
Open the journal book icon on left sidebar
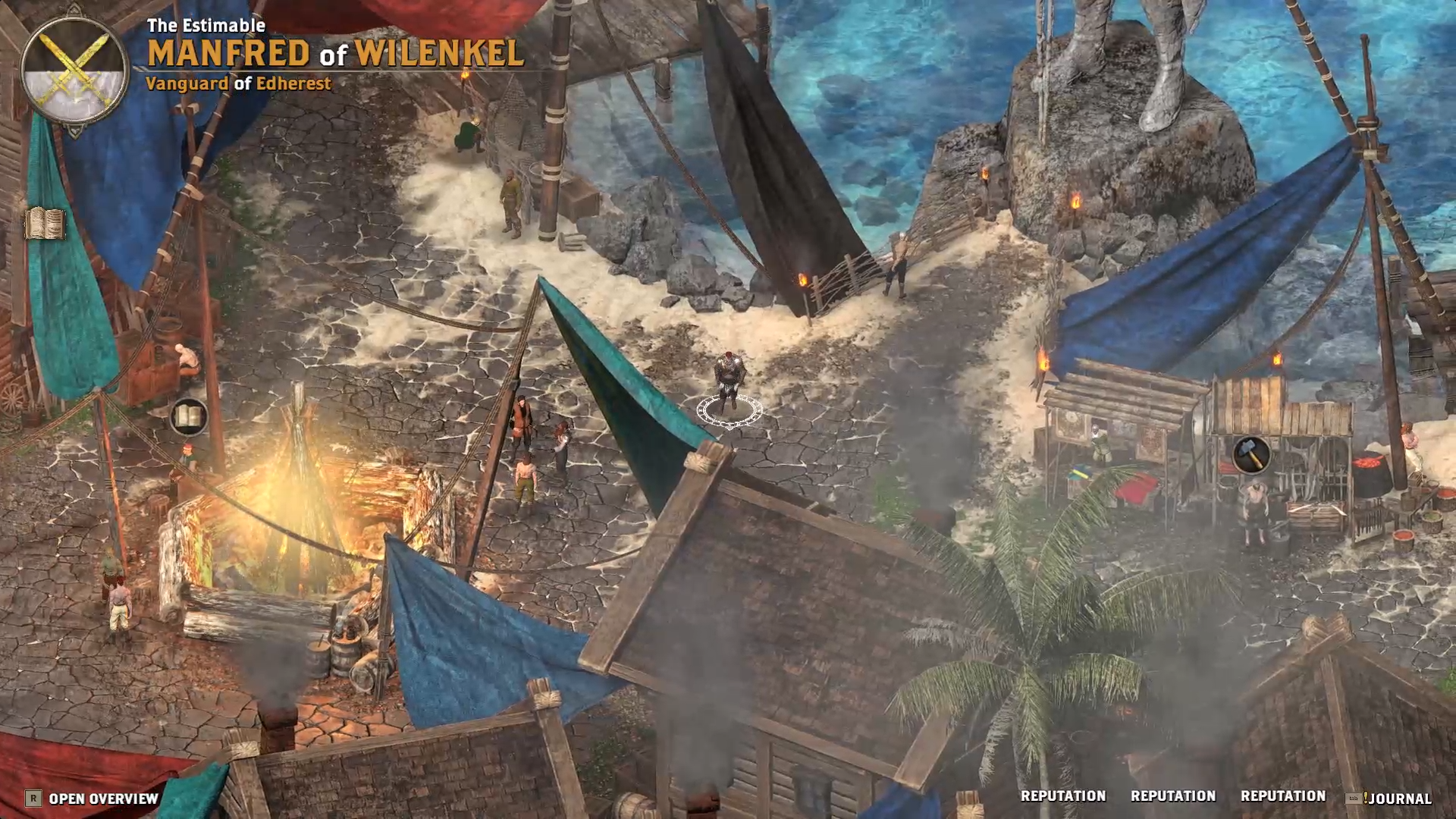45,224
